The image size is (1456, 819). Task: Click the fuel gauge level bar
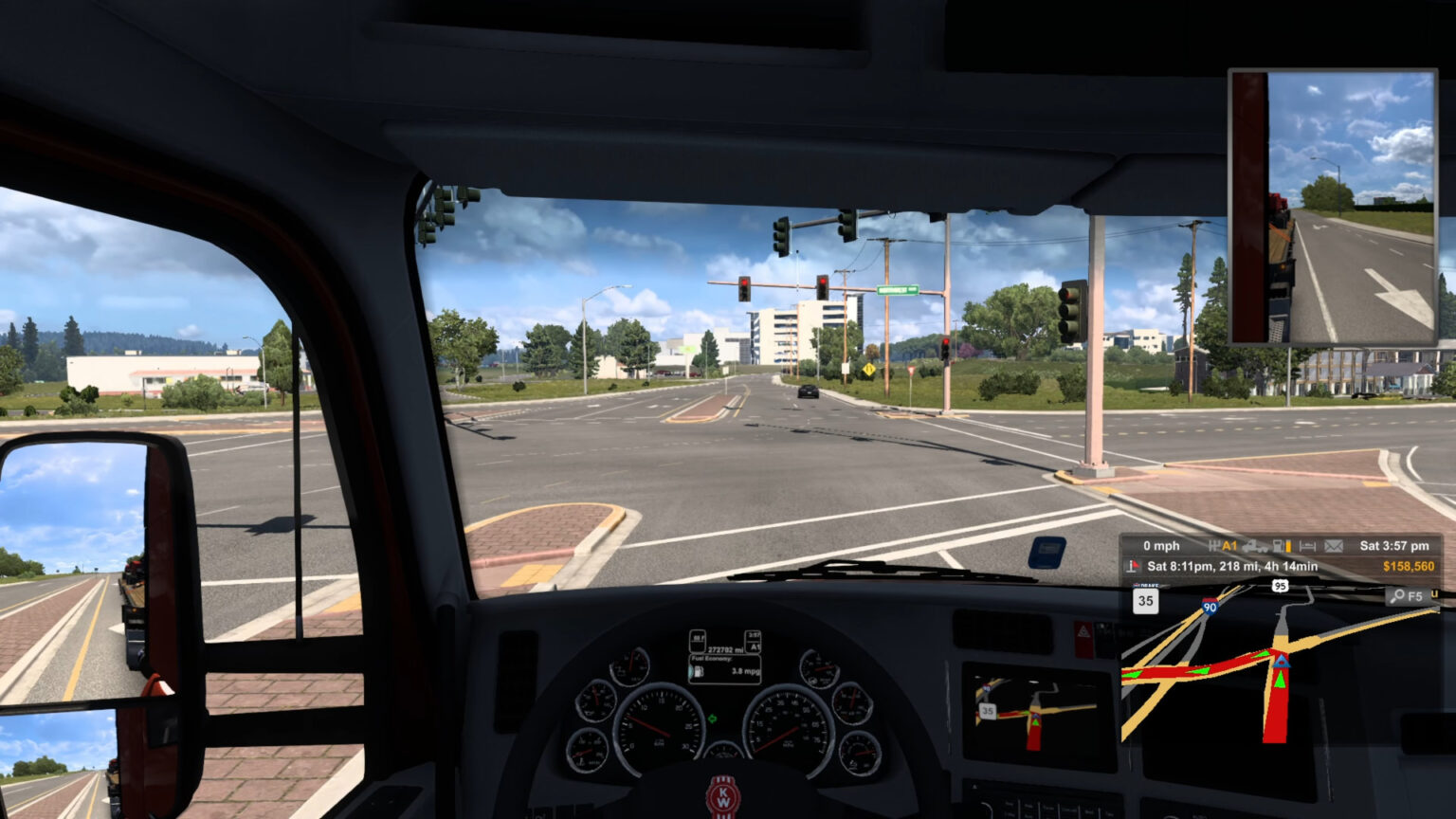(x=1289, y=547)
